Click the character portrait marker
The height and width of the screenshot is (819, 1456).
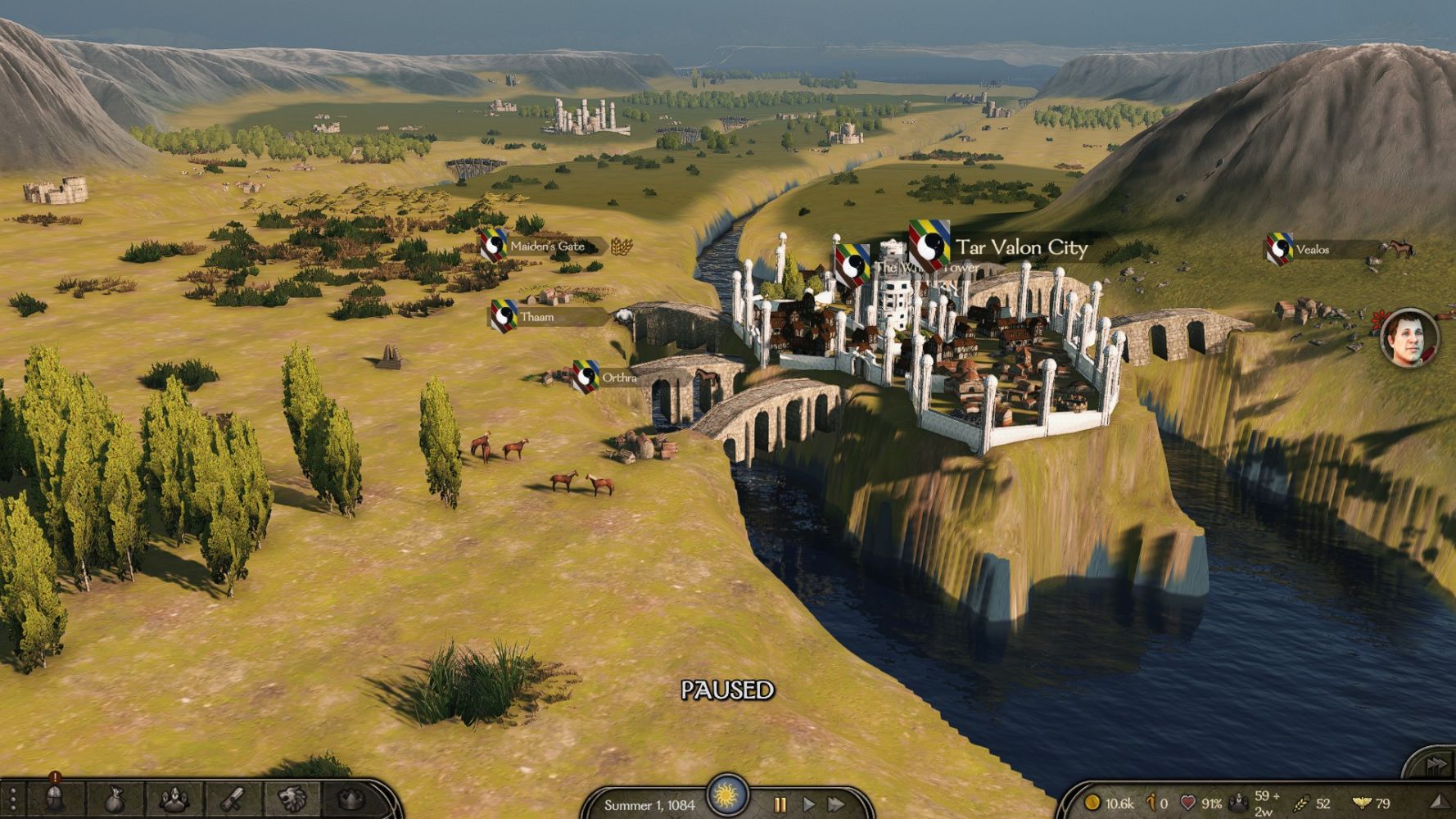[x=1409, y=337]
